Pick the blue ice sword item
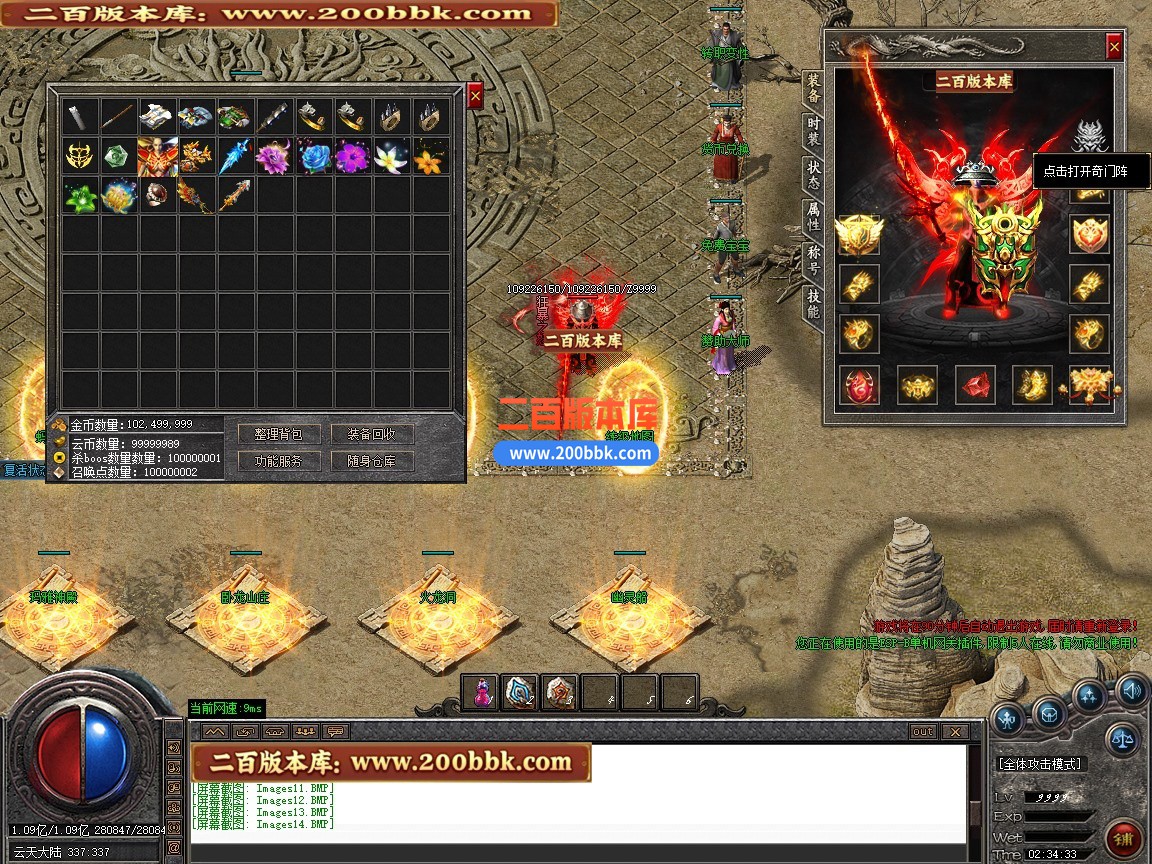The image size is (1152, 864). pos(236,157)
